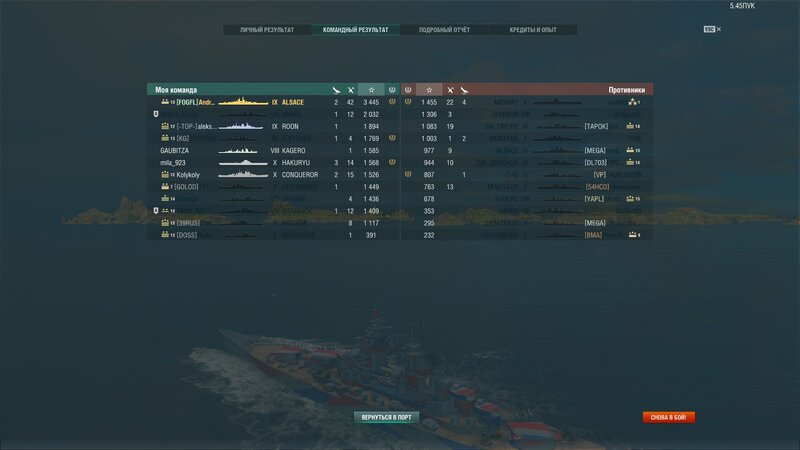Switch to the Личный результат tab
800x450 pixels.
tap(267, 30)
